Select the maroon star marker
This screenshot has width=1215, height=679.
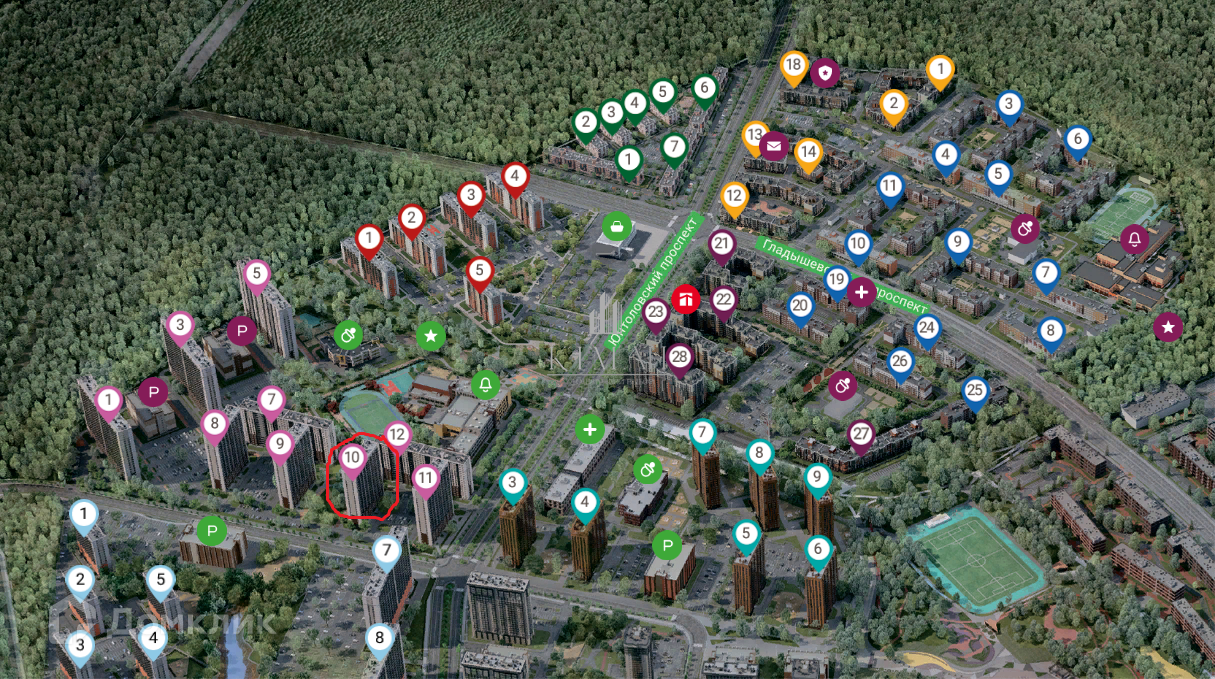(x=1167, y=326)
